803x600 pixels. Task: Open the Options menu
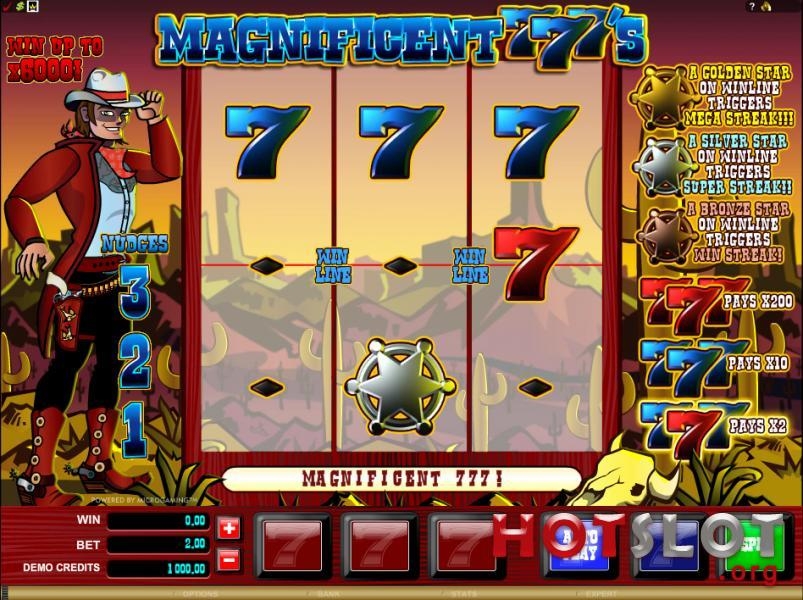click(201, 593)
